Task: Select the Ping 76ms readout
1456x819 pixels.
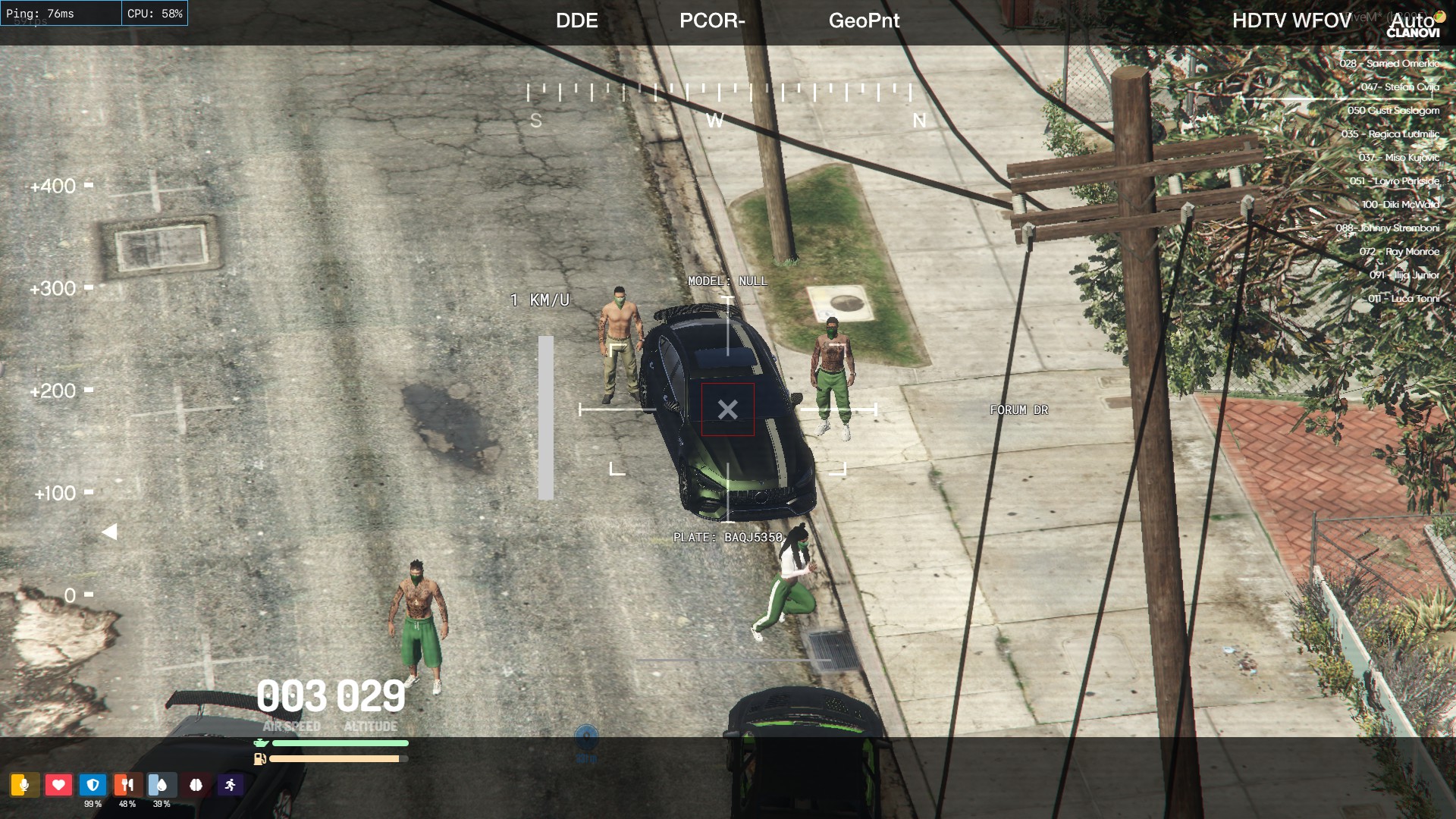Action: tap(42, 13)
